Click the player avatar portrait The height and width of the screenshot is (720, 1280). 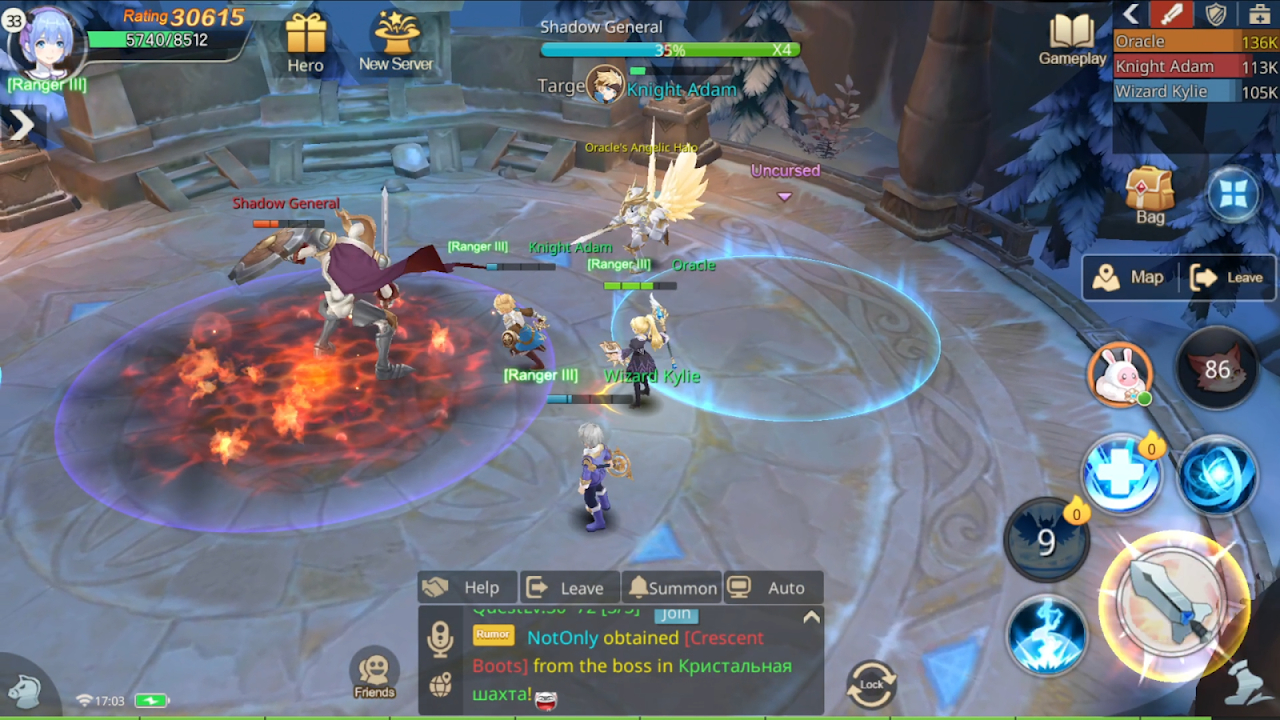(46, 42)
